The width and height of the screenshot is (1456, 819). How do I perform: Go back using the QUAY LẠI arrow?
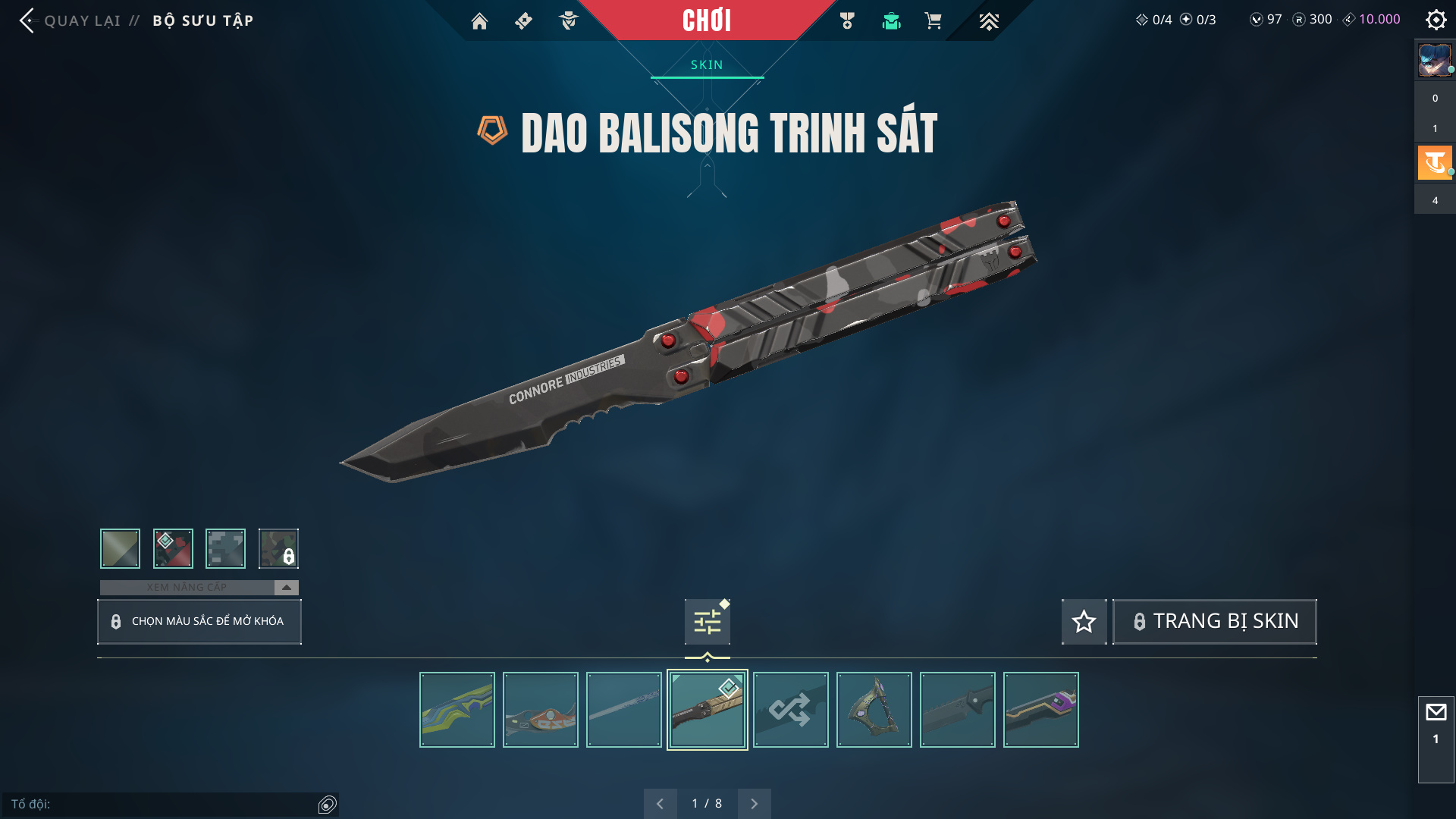(28, 20)
